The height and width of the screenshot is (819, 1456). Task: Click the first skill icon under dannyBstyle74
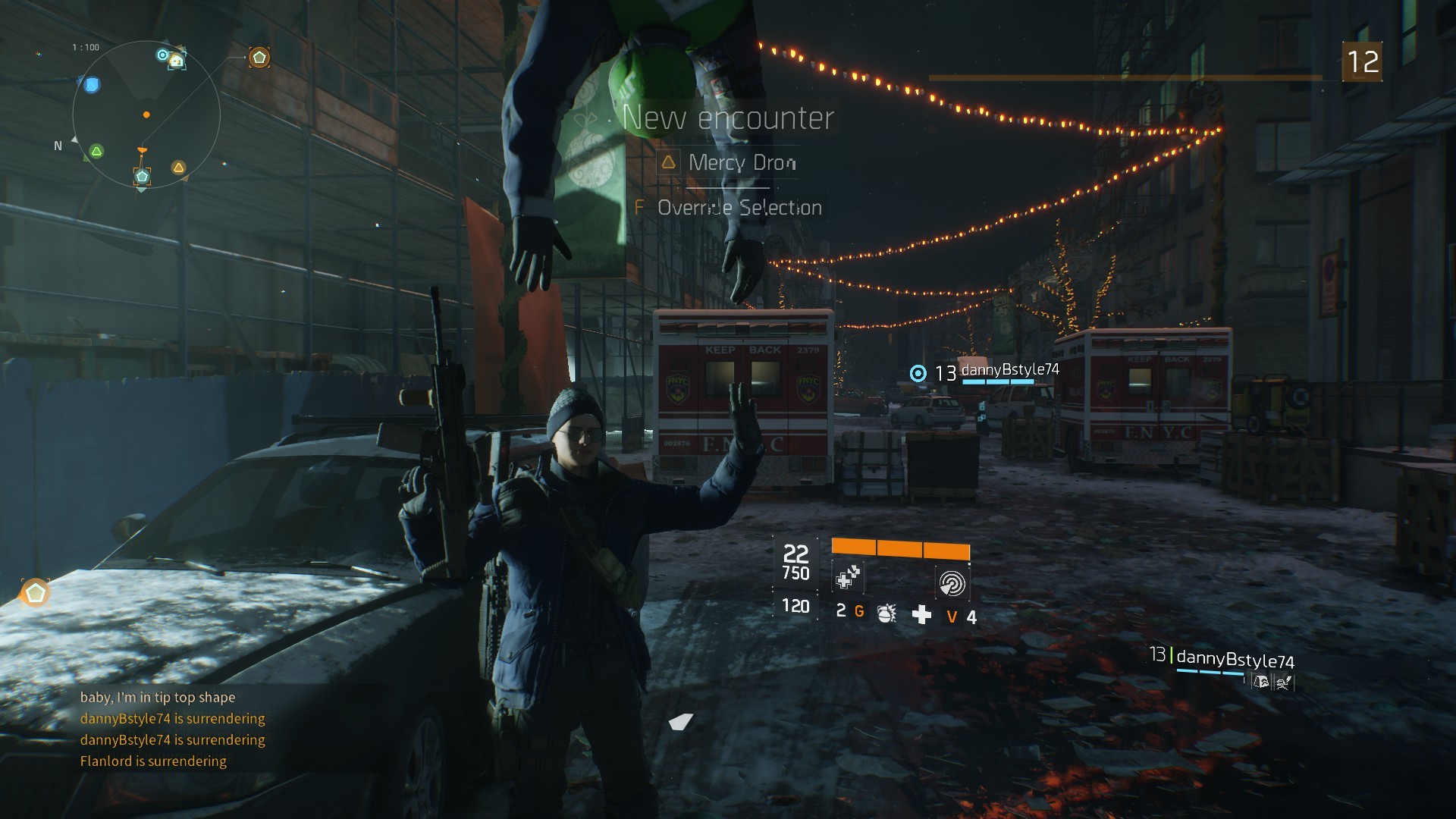click(1261, 682)
